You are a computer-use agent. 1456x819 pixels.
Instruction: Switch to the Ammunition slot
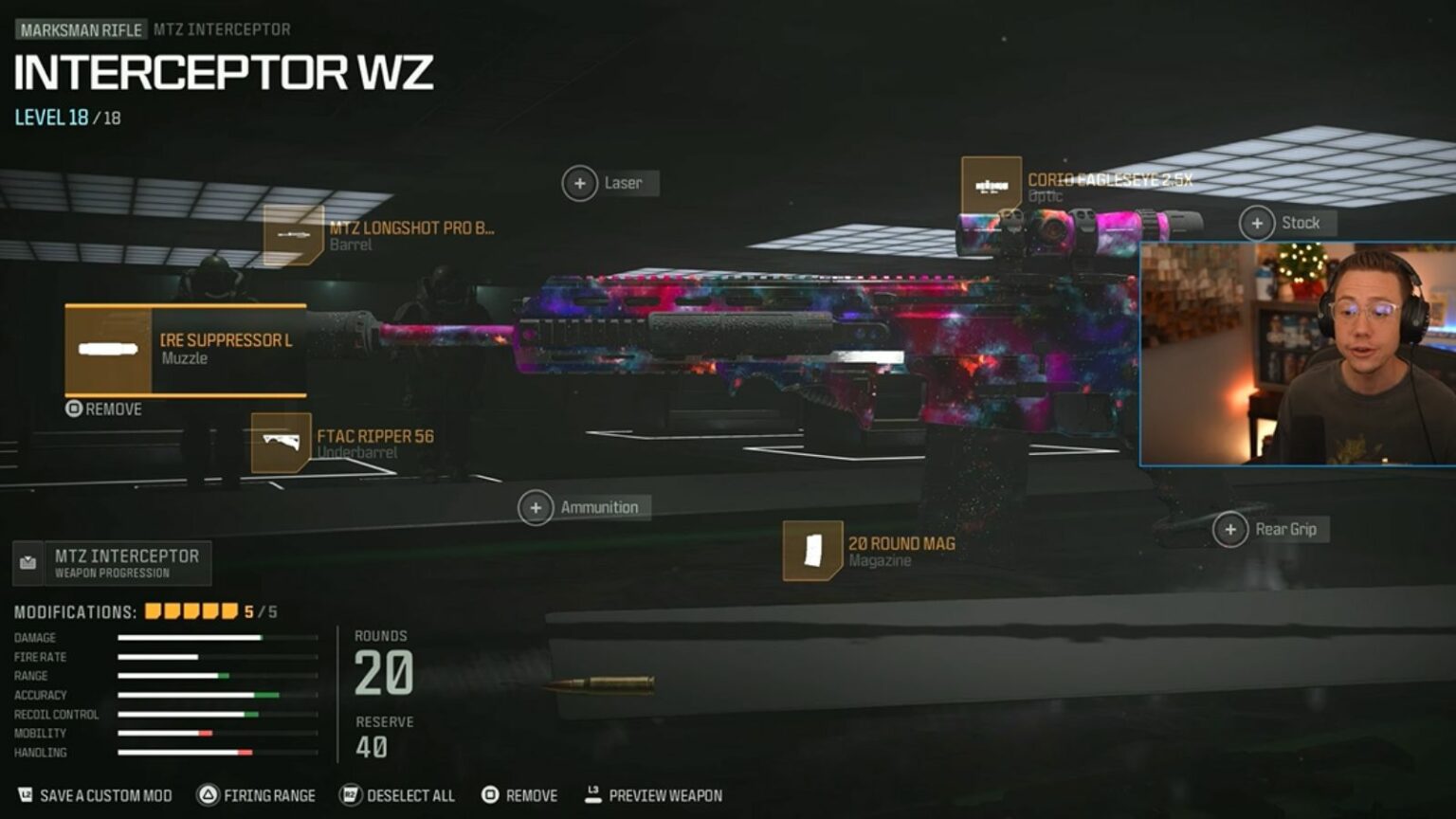(x=536, y=507)
